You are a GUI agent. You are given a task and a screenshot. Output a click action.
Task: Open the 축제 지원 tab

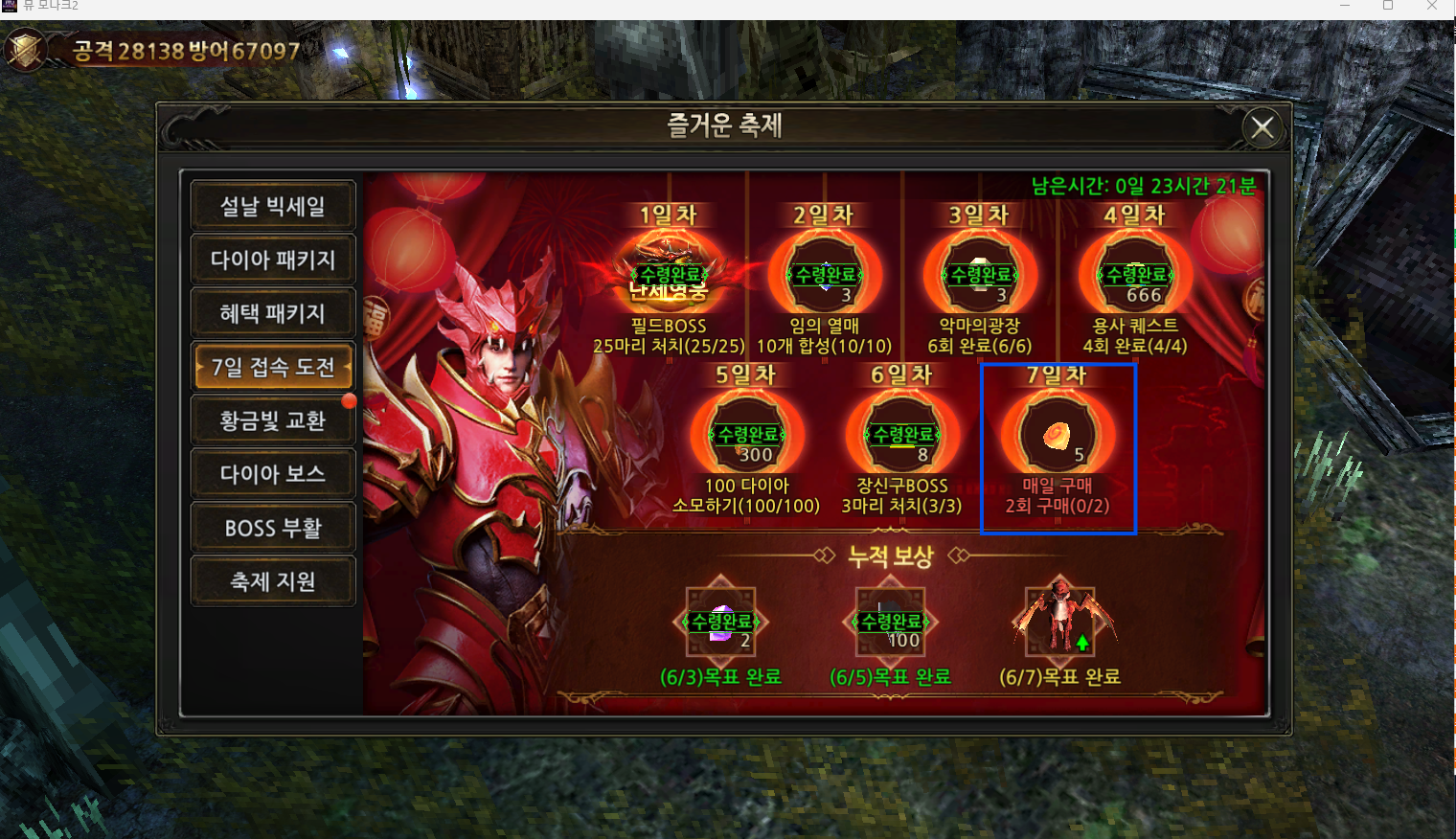point(273,581)
